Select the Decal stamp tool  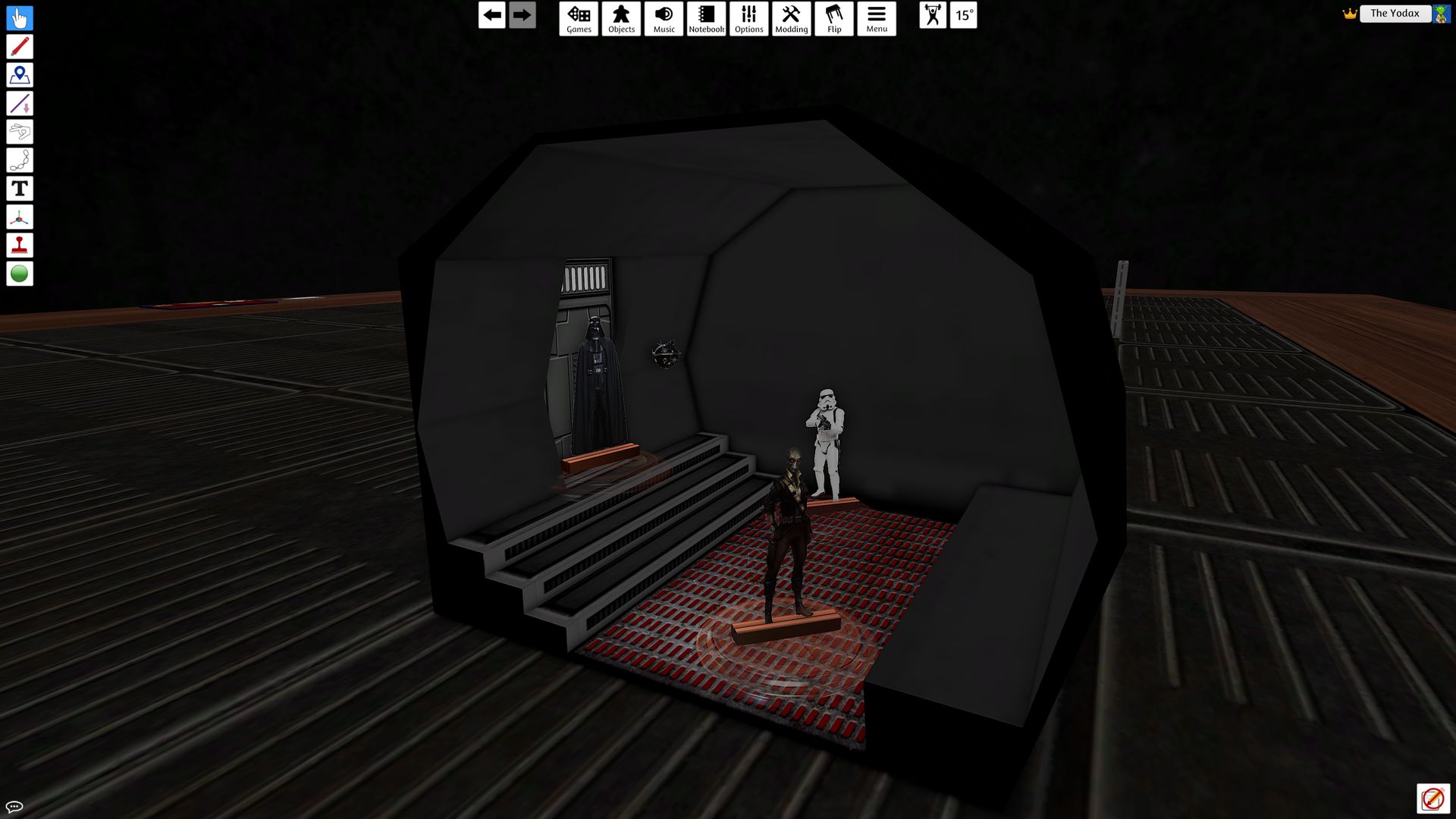coord(20,245)
